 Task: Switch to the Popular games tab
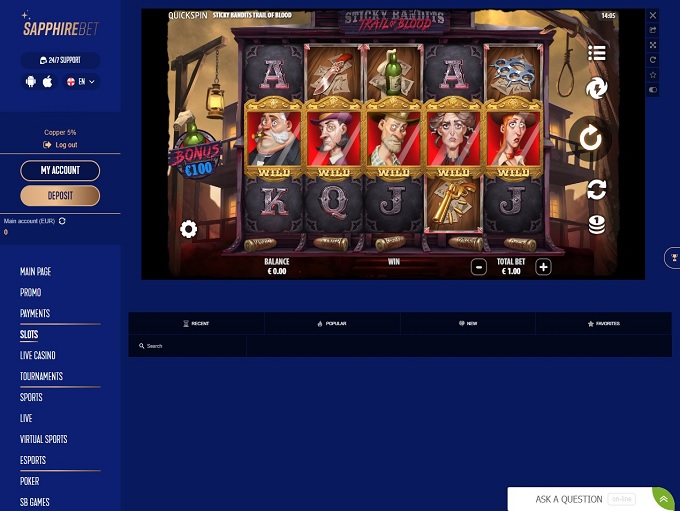point(332,323)
